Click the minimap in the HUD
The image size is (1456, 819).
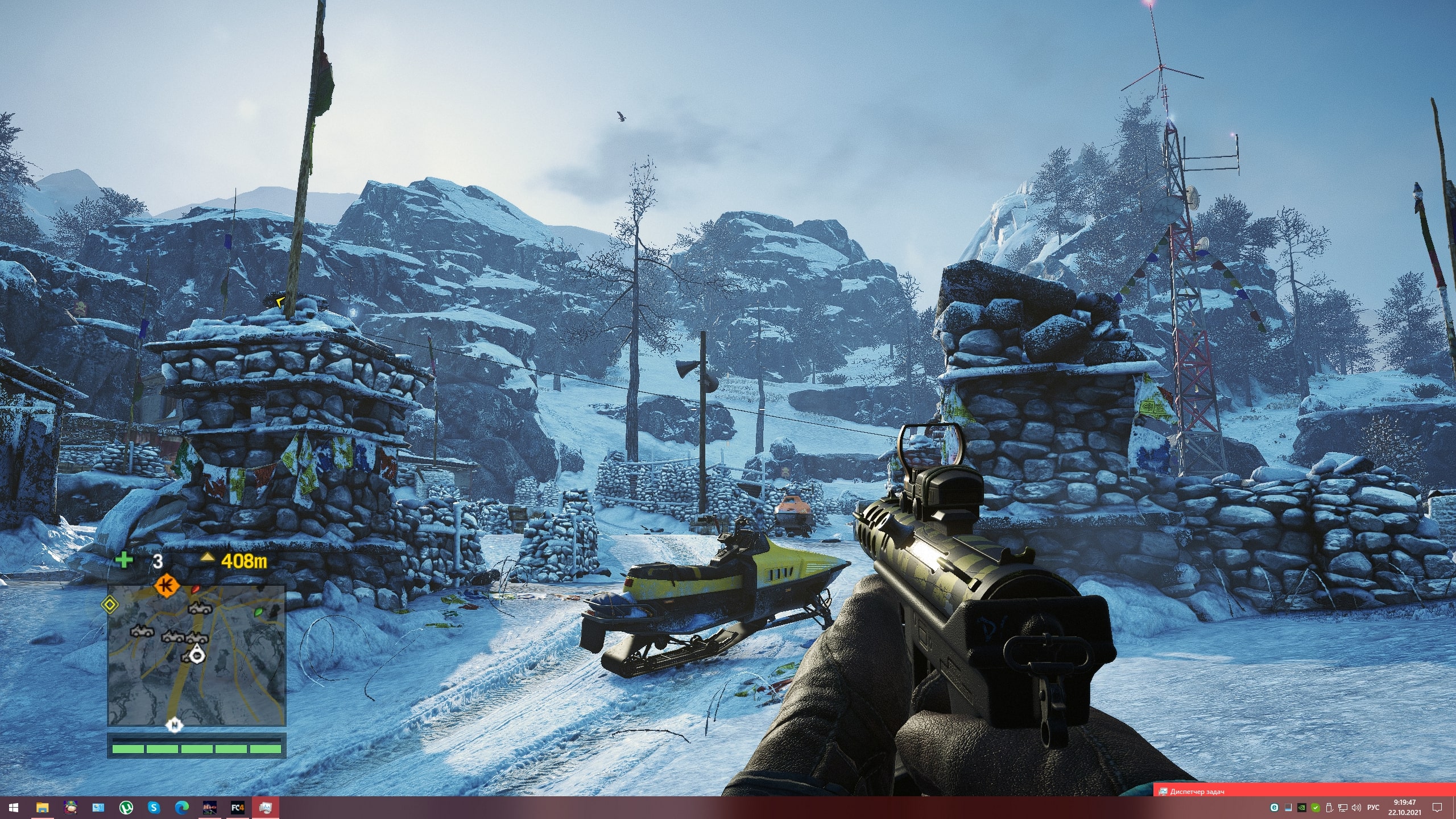pos(196,655)
